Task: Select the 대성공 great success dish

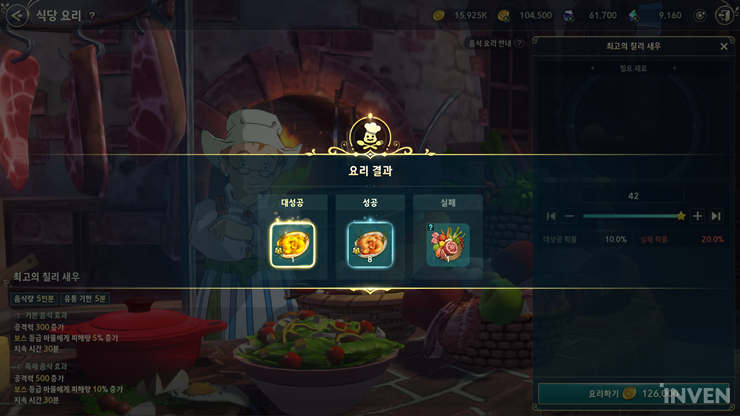Action: pos(292,245)
